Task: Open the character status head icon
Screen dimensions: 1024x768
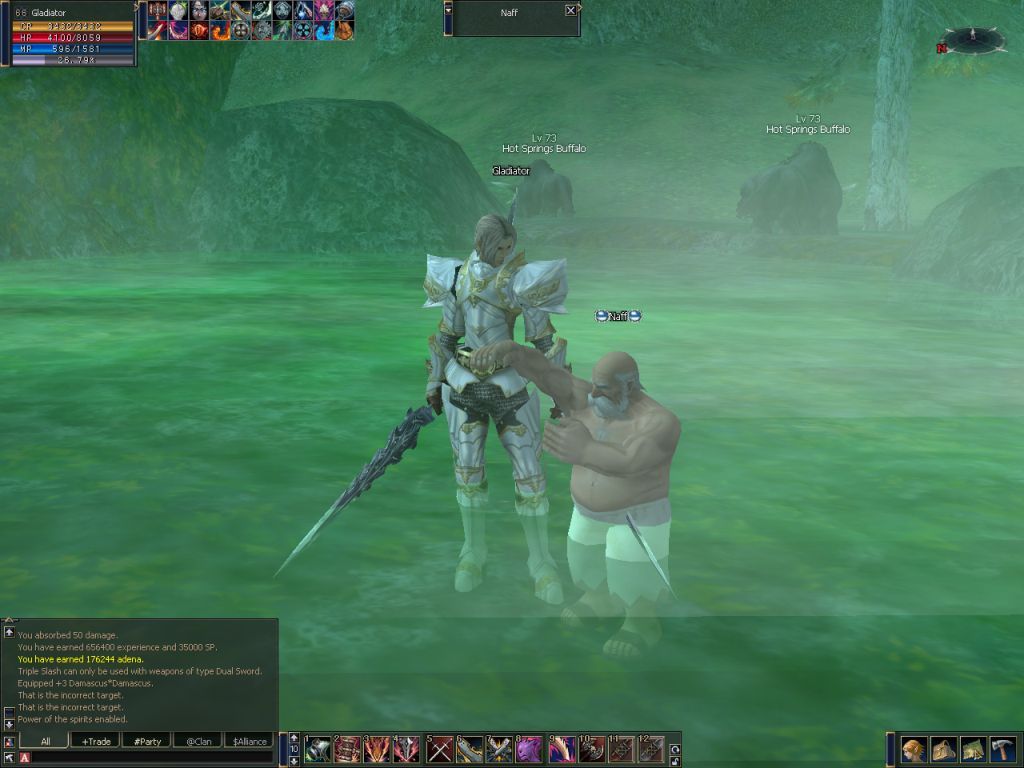Action: click(913, 750)
